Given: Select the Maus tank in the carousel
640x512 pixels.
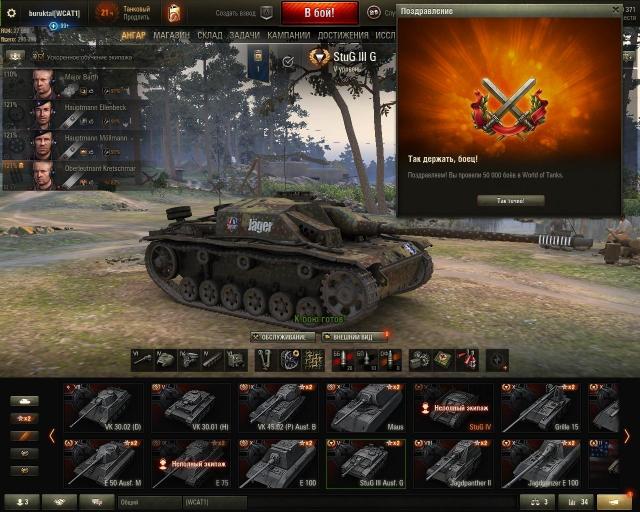Looking at the screenshot, I should click(365, 408).
